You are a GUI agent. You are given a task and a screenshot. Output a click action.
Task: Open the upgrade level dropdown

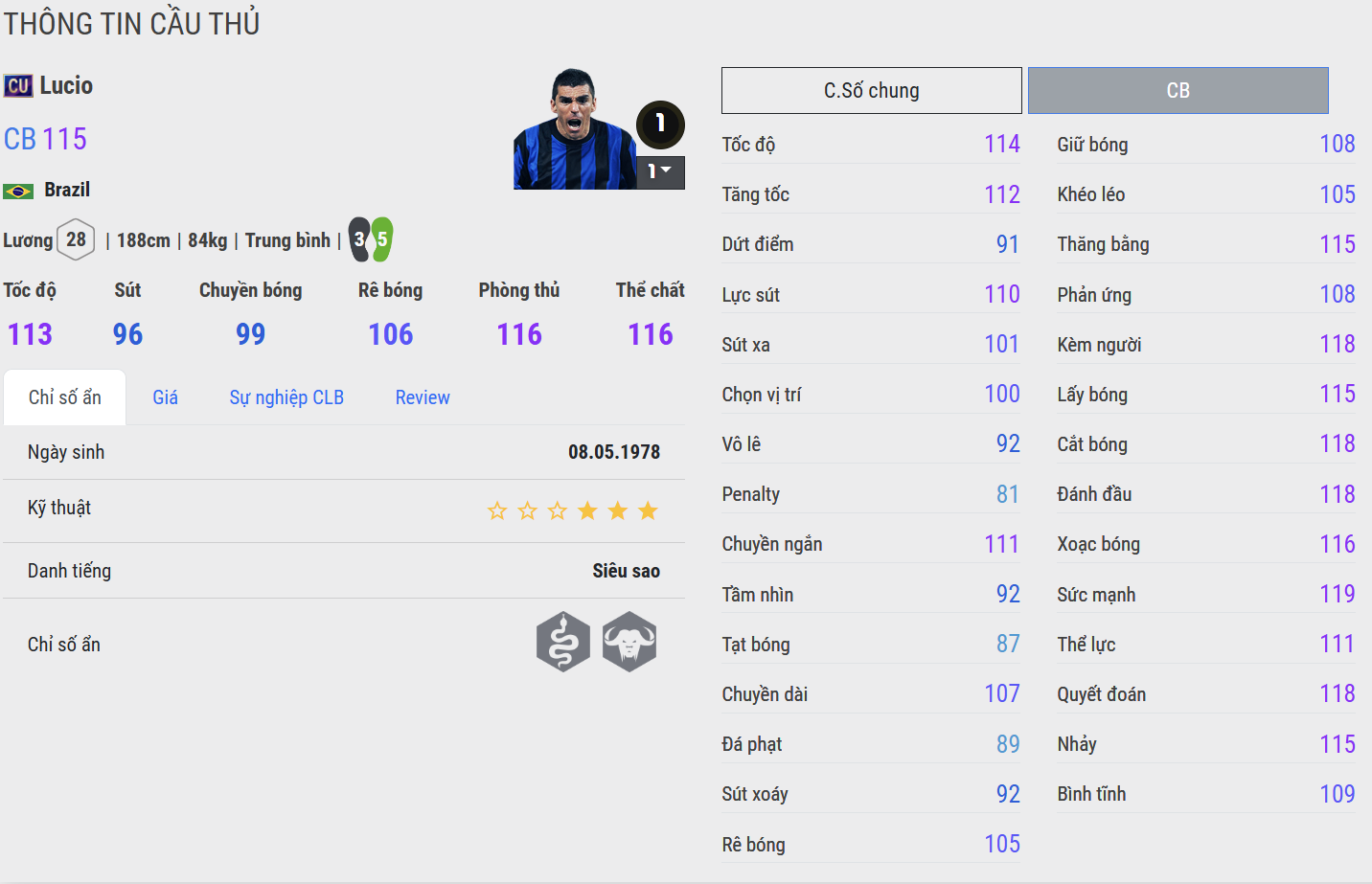(660, 171)
